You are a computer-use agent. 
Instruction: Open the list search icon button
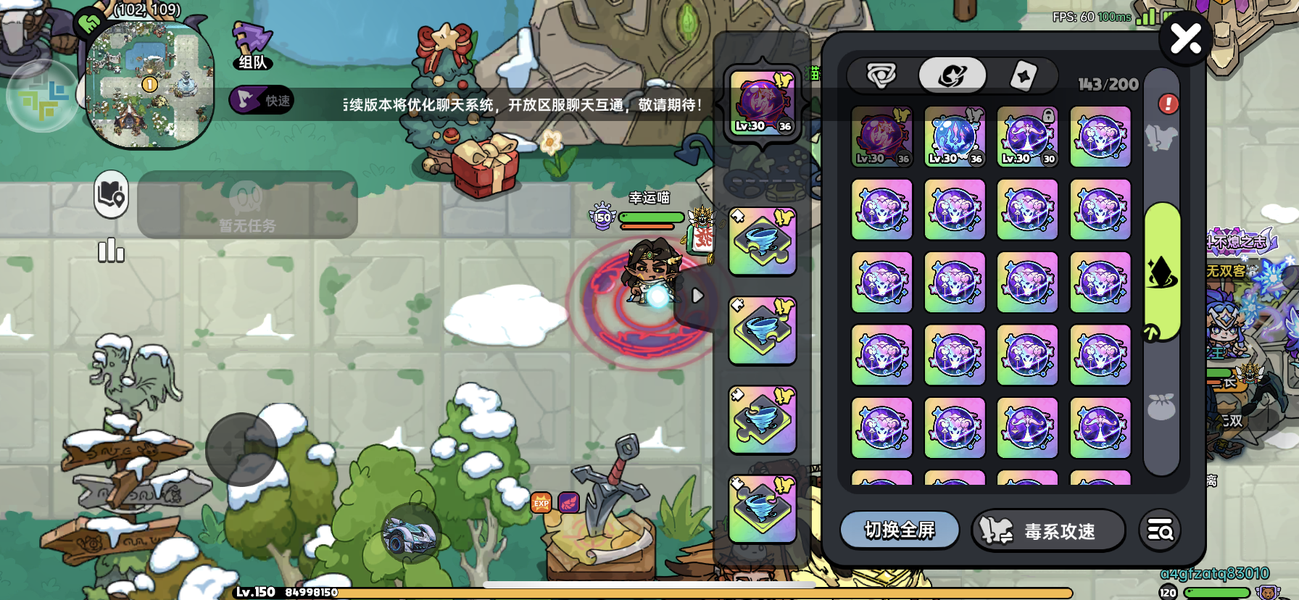(x=1160, y=531)
